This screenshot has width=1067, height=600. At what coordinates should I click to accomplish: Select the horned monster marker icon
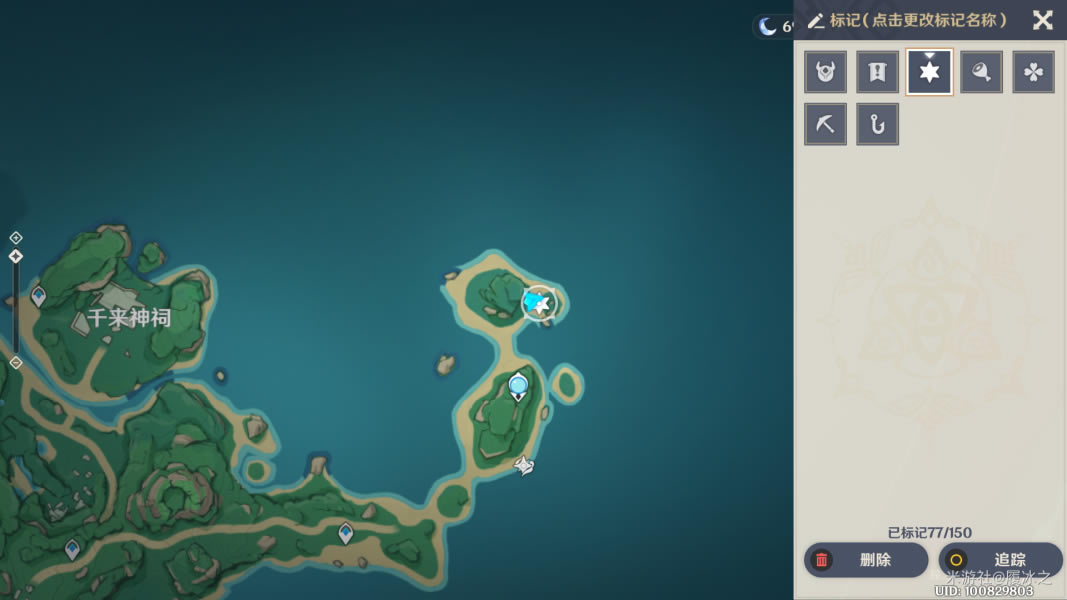[825, 72]
